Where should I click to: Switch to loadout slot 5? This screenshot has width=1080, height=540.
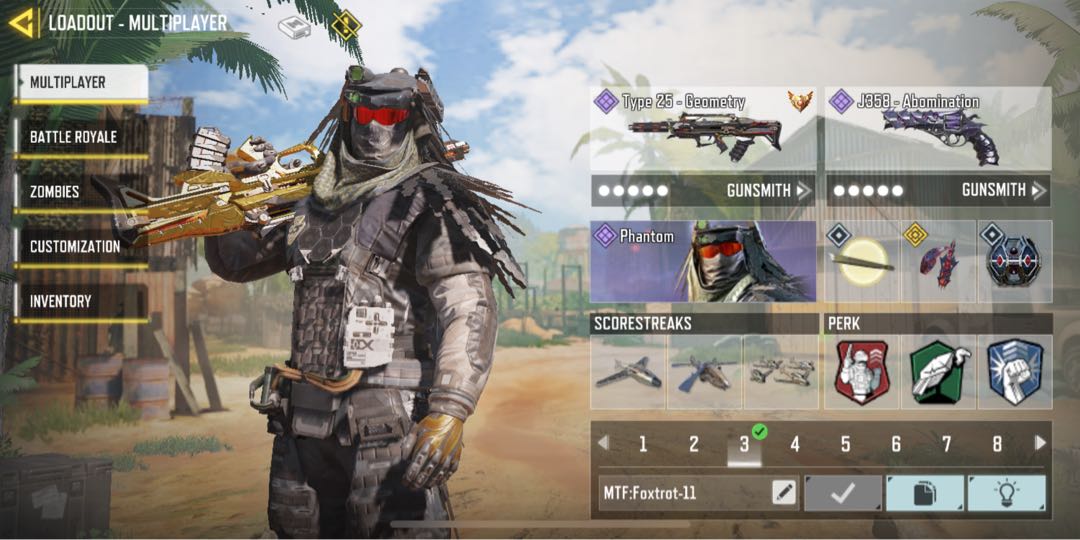click(x=845, y=444)
